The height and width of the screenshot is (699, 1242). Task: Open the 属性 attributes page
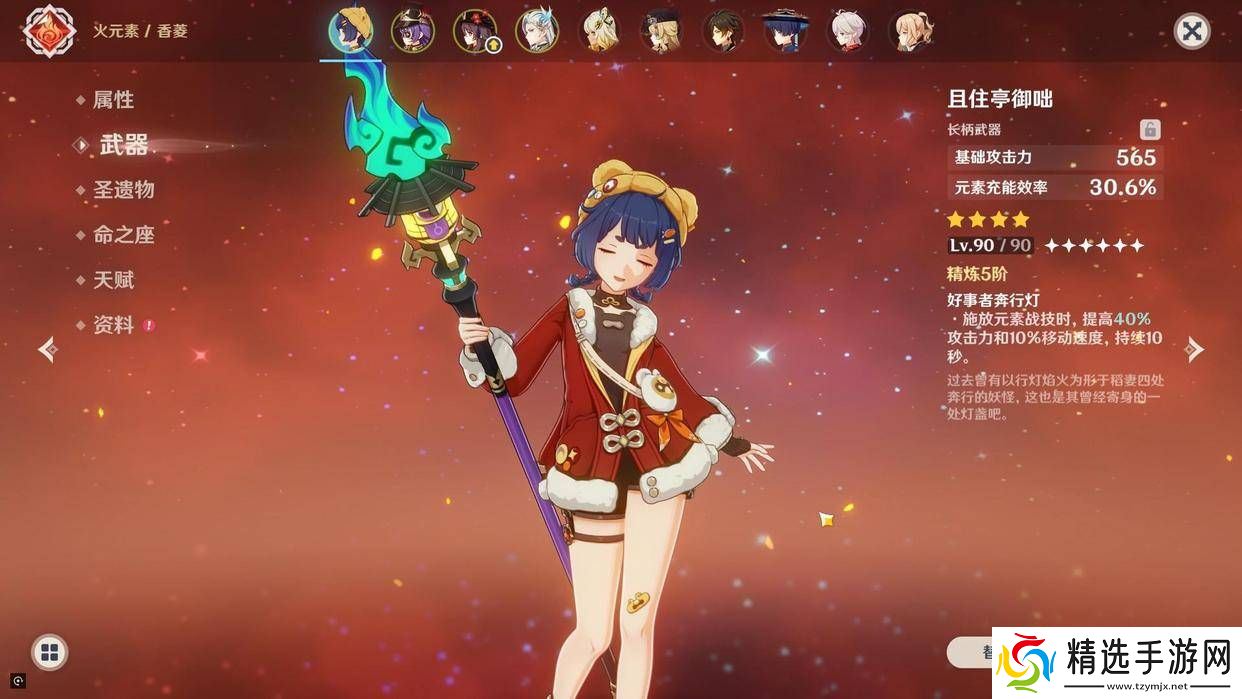(113, 100)
